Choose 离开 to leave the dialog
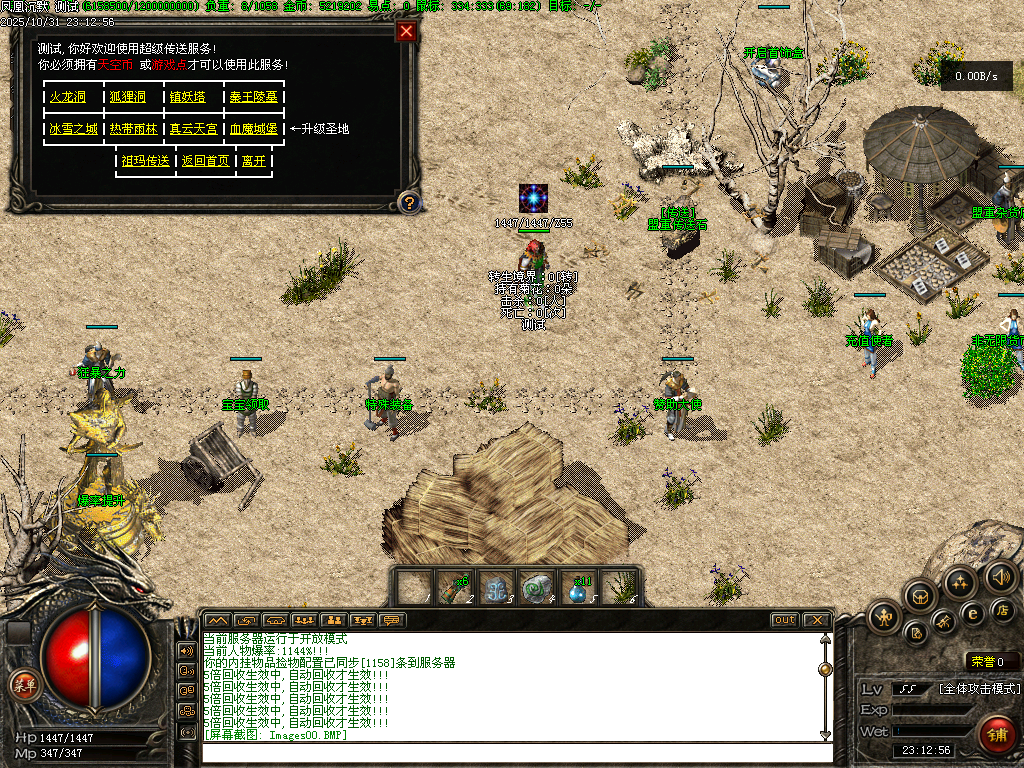This screenshot has width=1024, height=768. 254,161
